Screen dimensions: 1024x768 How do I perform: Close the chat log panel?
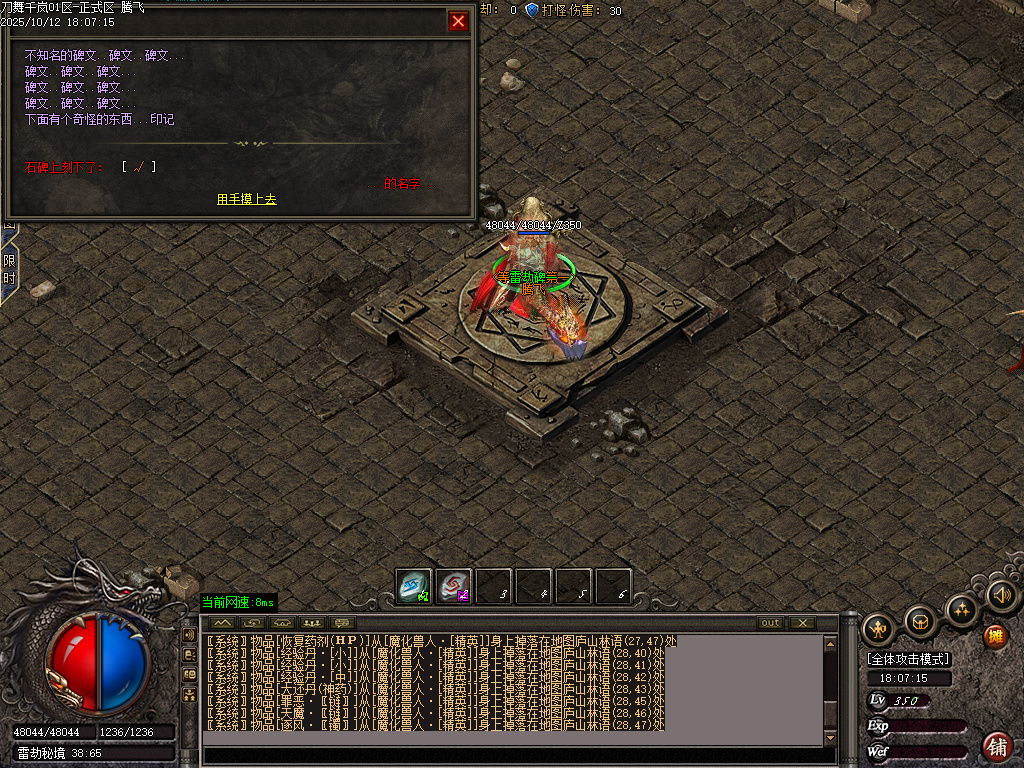802,623
